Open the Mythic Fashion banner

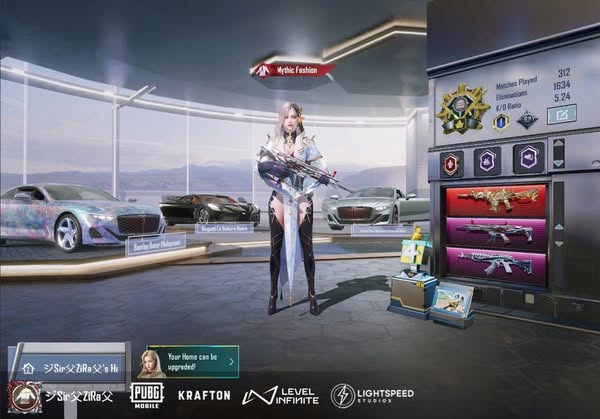(x=292, y=70)
